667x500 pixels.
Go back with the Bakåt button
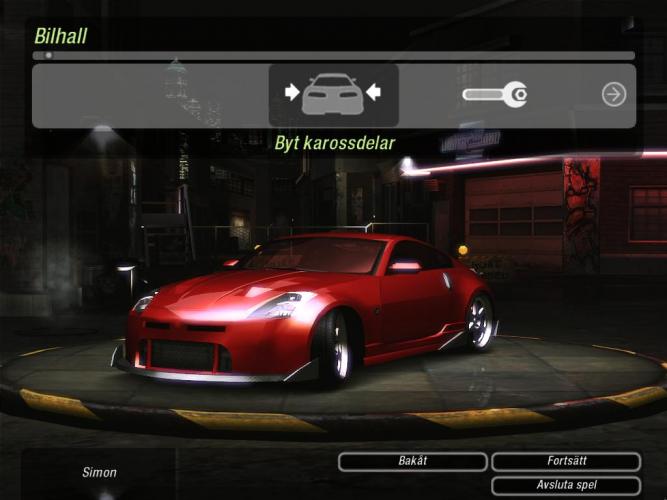pos(412,462)
